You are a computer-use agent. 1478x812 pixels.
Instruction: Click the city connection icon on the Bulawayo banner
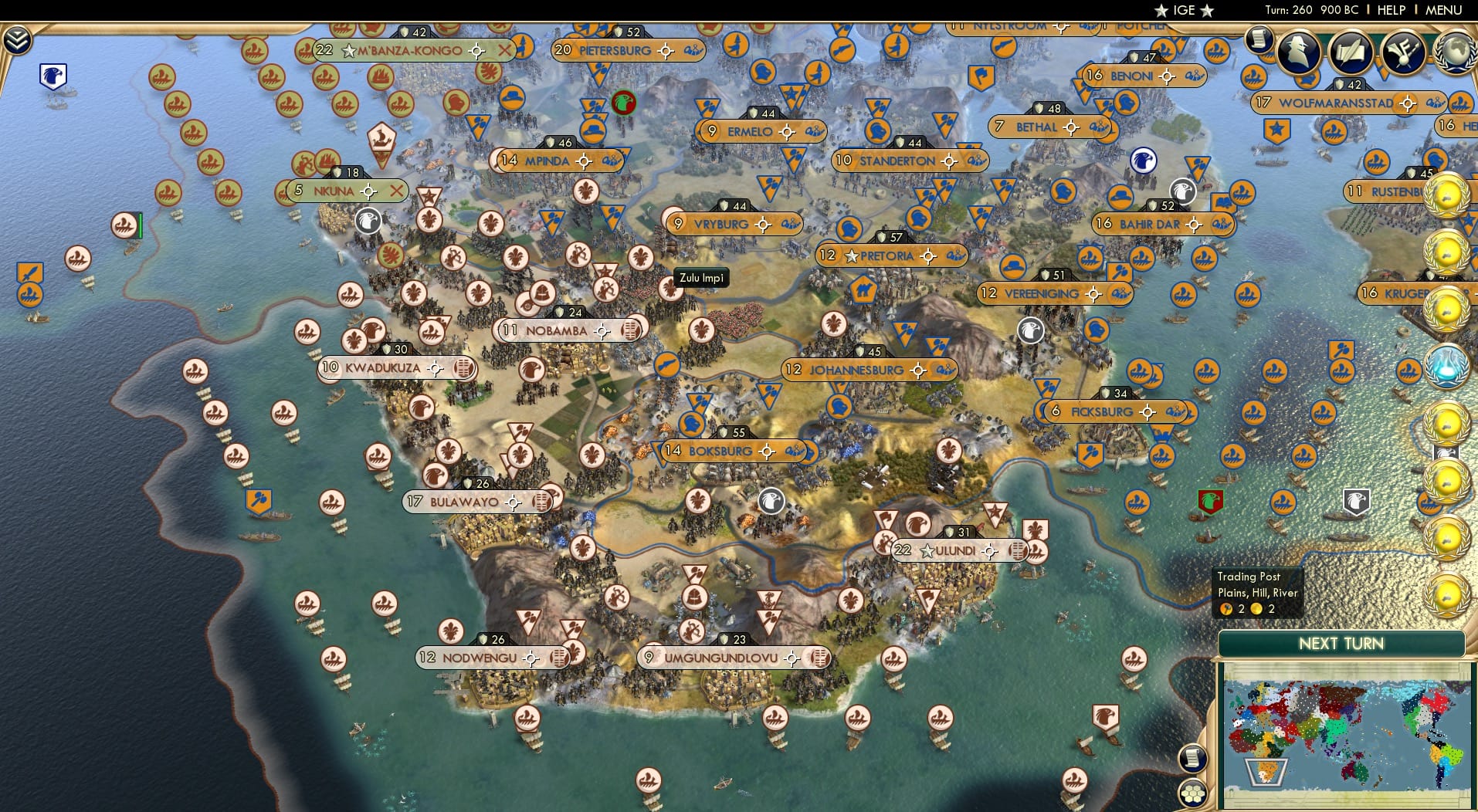coord(541,501)
